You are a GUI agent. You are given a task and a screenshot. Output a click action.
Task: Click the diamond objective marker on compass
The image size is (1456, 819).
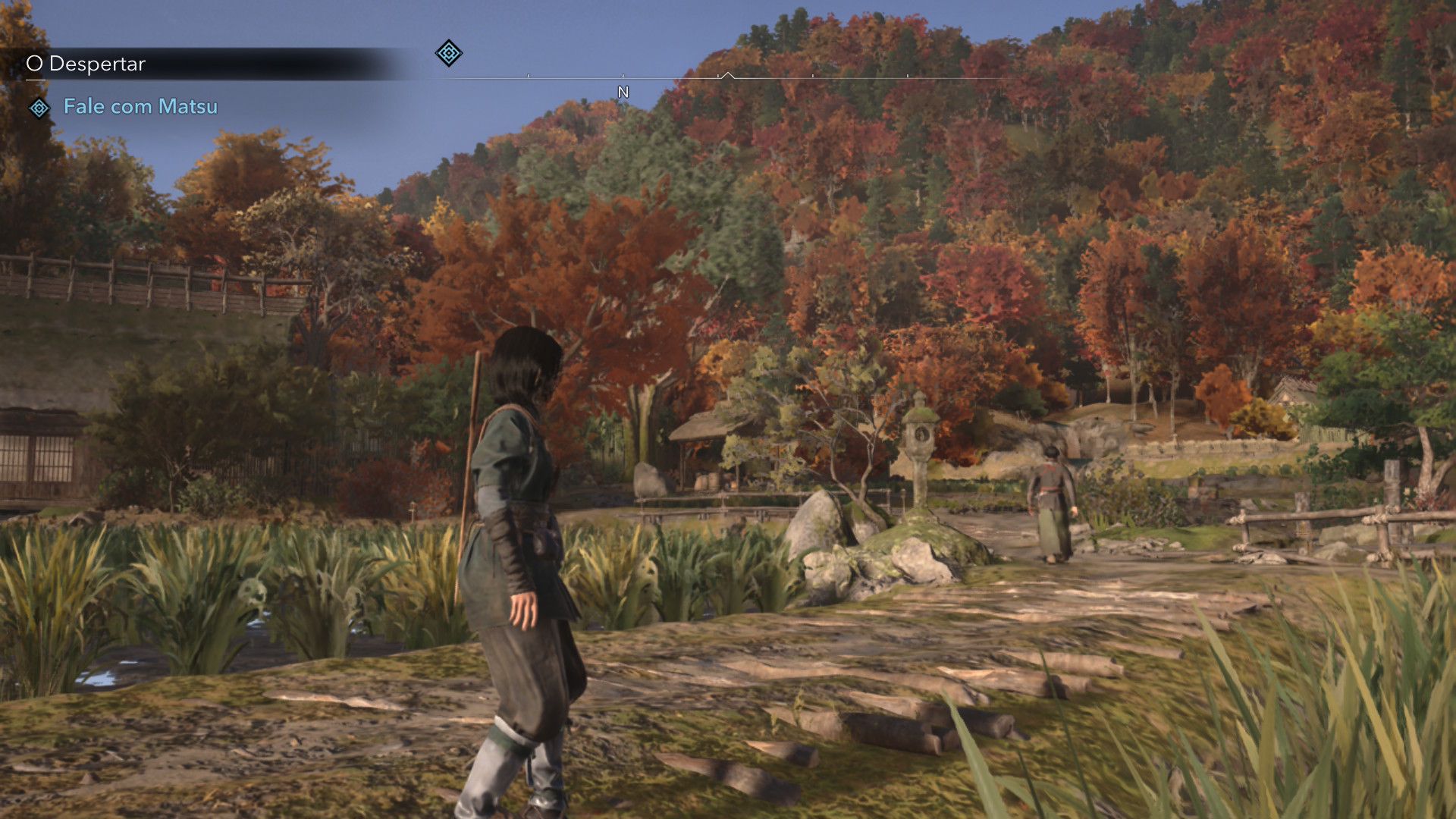pos(448,53)
